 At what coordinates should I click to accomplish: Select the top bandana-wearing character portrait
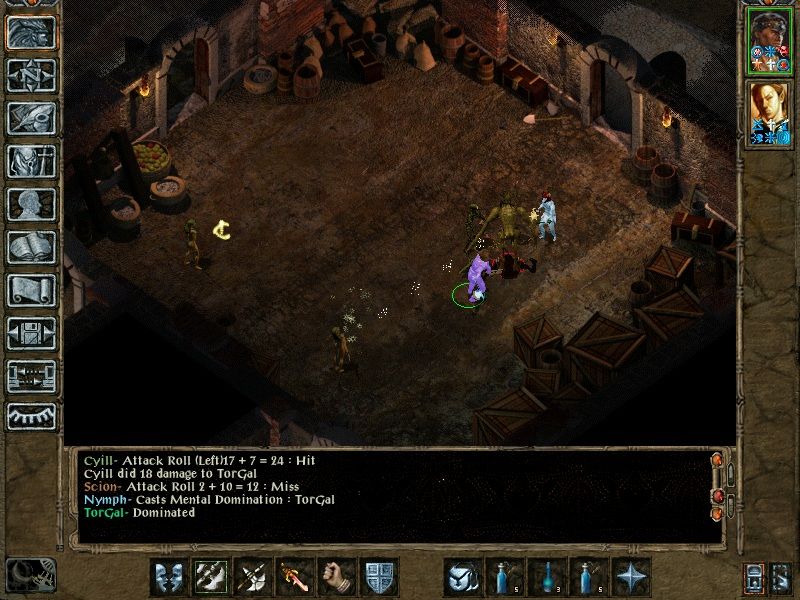pyautogui.click(x=769, y=43)
